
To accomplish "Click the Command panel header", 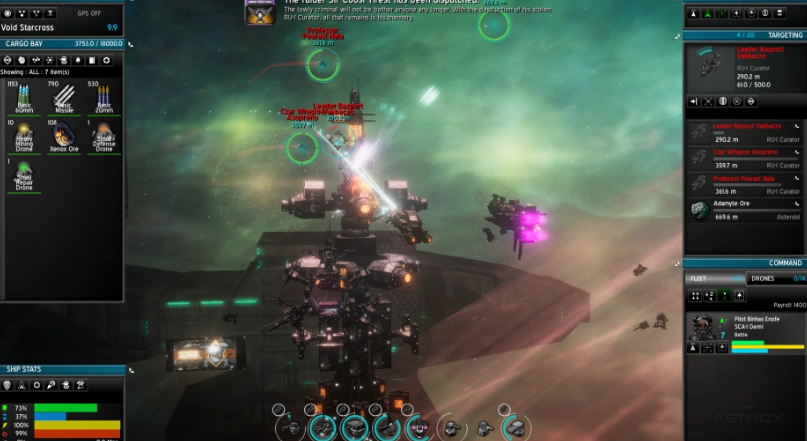I will [745, 263].
